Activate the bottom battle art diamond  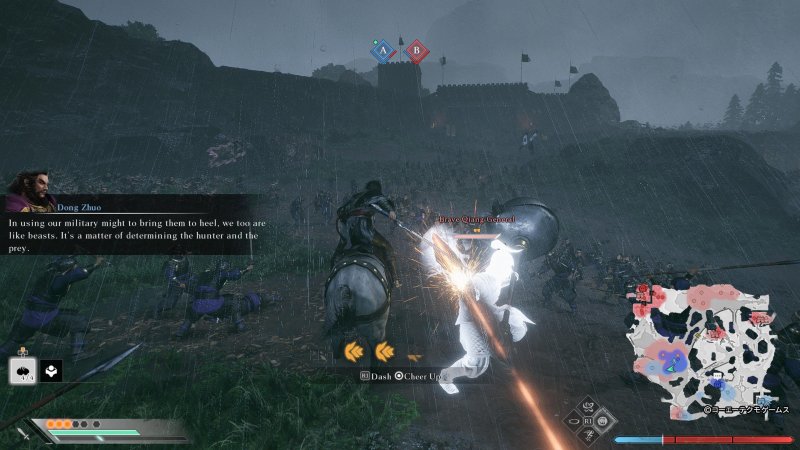586,438
